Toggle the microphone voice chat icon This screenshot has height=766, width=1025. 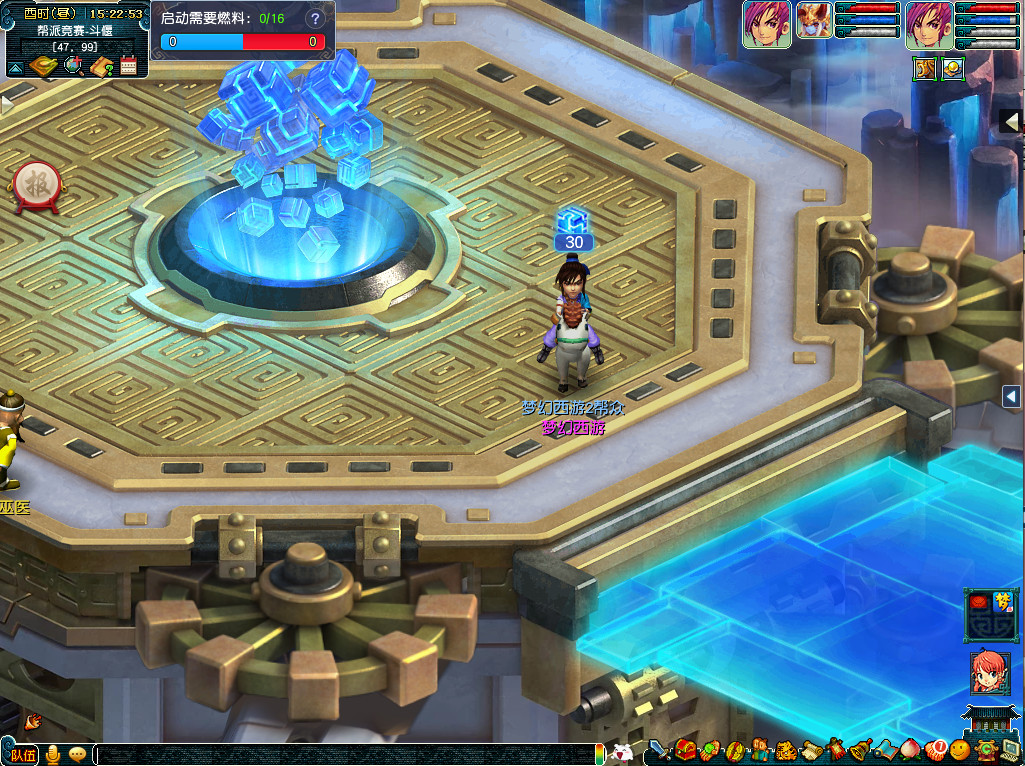(52, 754)
